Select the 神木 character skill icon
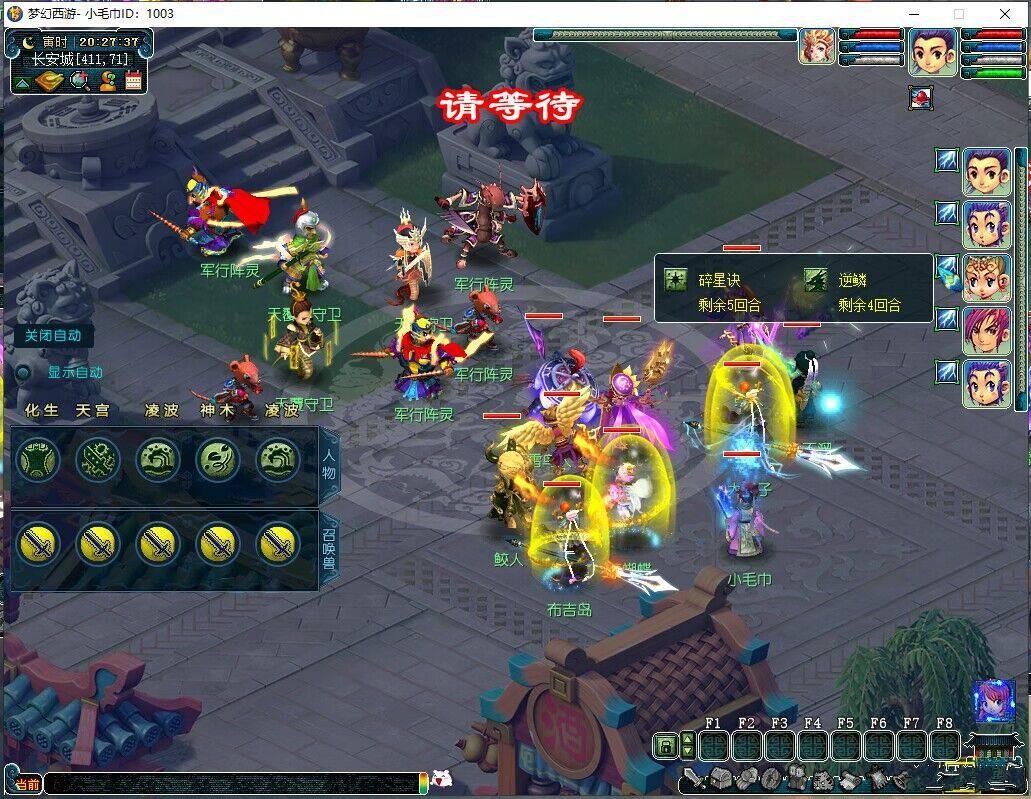This screenshot has height=799, width=1031. tap(218, 460)
